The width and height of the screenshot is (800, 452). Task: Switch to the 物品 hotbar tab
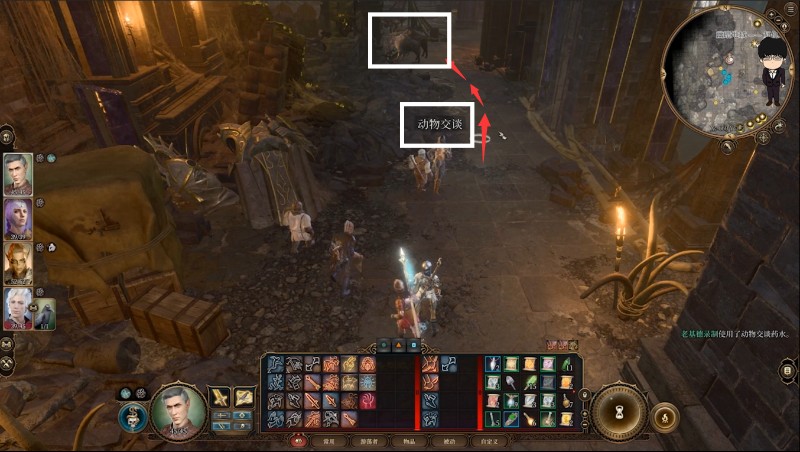(x=408, y=441)
